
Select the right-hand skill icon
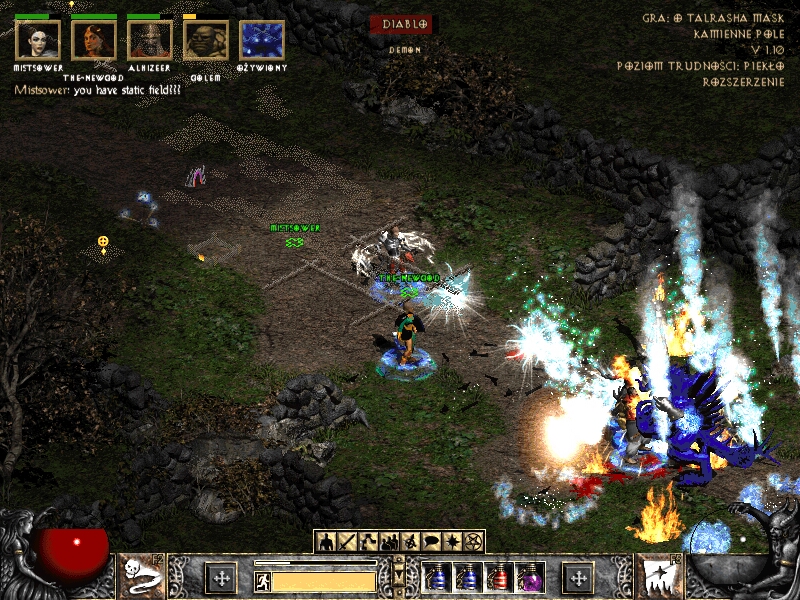pos(658,577)
